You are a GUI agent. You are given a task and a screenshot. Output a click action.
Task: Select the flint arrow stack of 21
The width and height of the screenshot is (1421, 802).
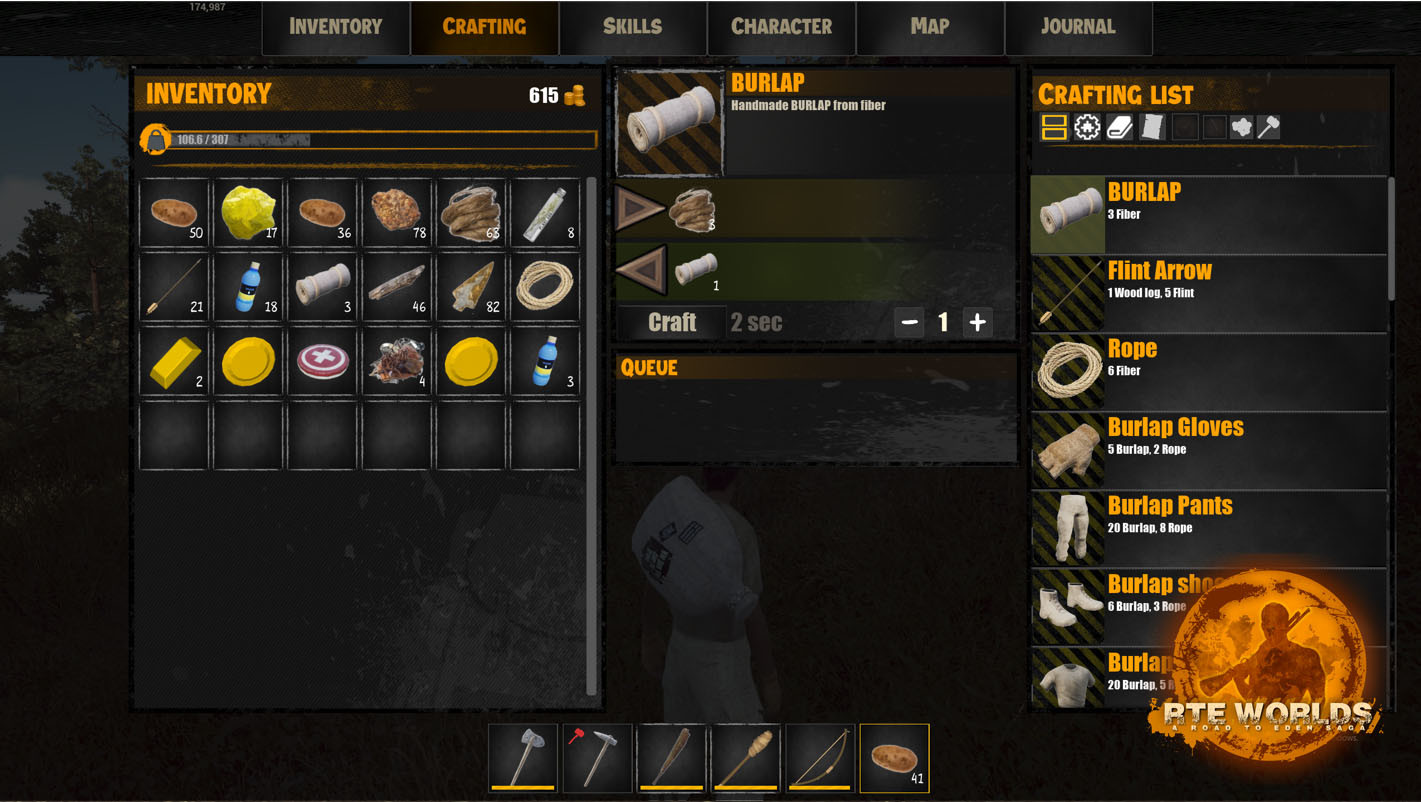point(175,287)
